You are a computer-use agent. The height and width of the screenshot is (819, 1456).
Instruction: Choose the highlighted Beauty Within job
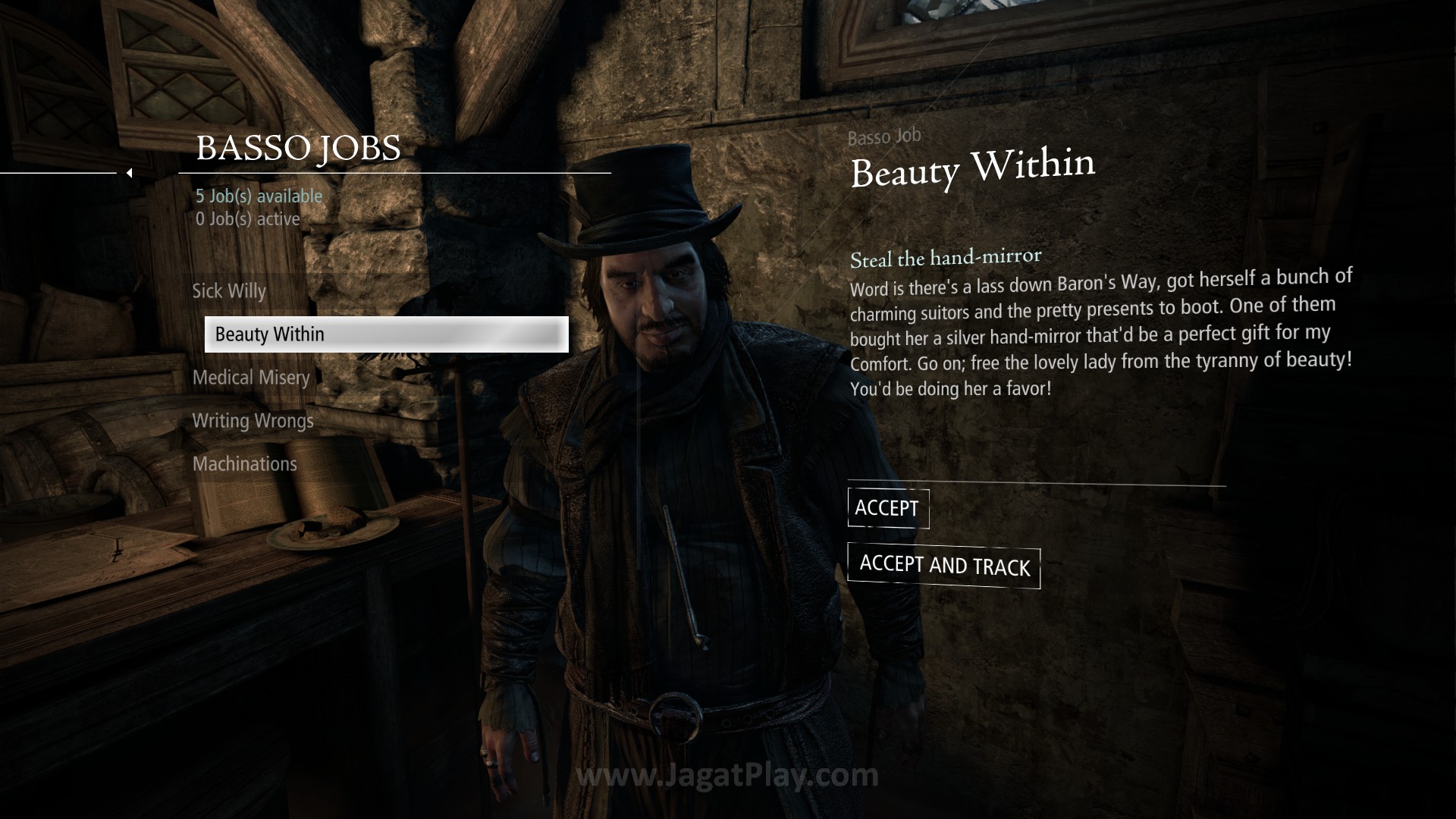[386, 334]
